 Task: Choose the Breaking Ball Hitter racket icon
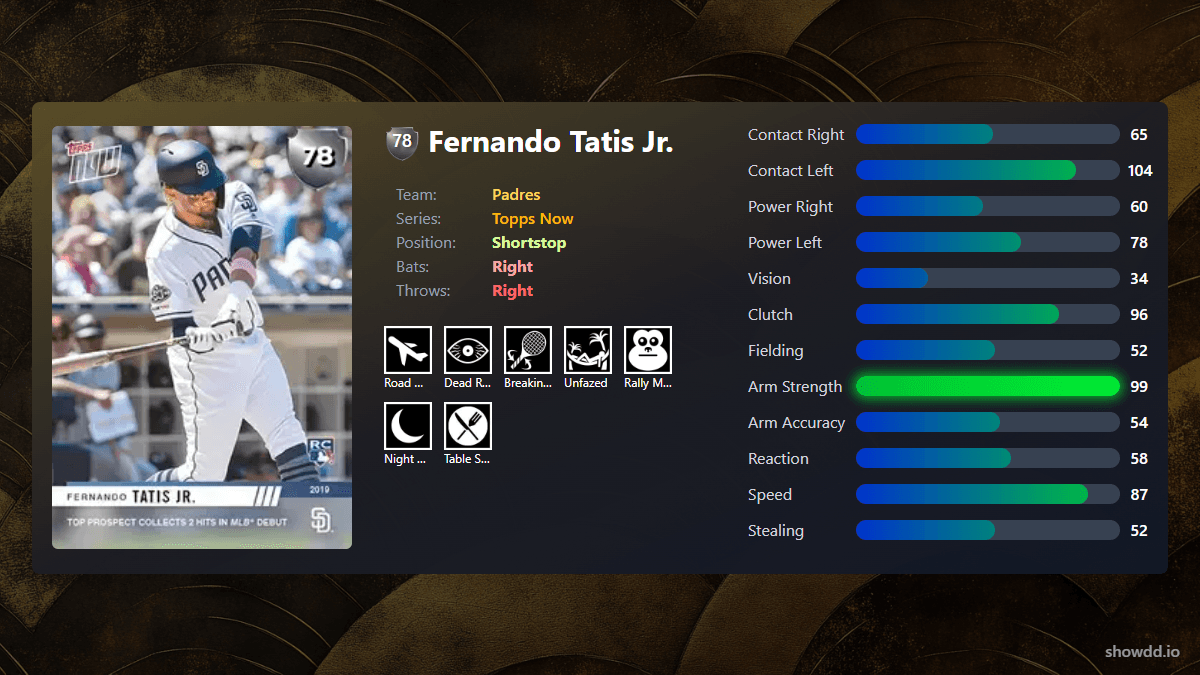point(528,350)
